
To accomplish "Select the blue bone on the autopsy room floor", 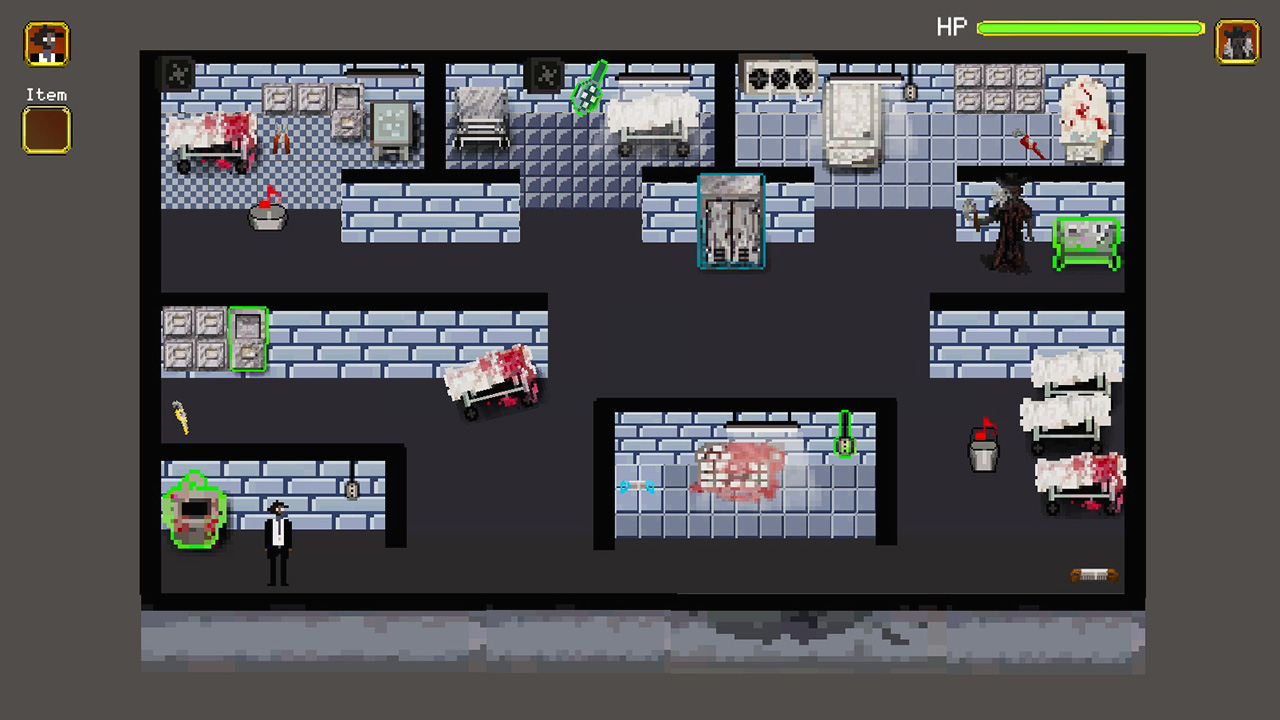I will [x=636, y=487].
